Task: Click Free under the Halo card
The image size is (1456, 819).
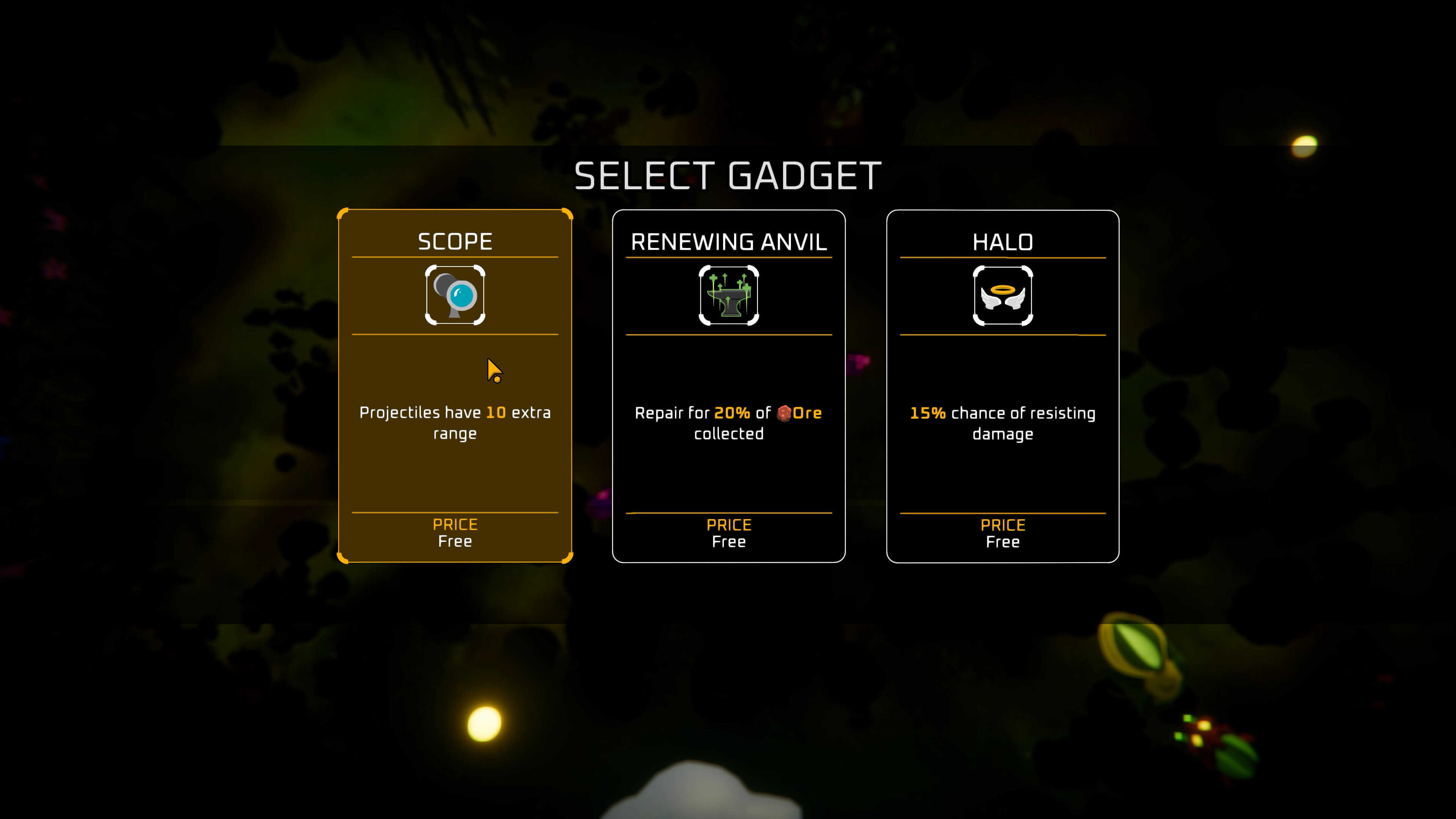Action: click(1003, 541)
